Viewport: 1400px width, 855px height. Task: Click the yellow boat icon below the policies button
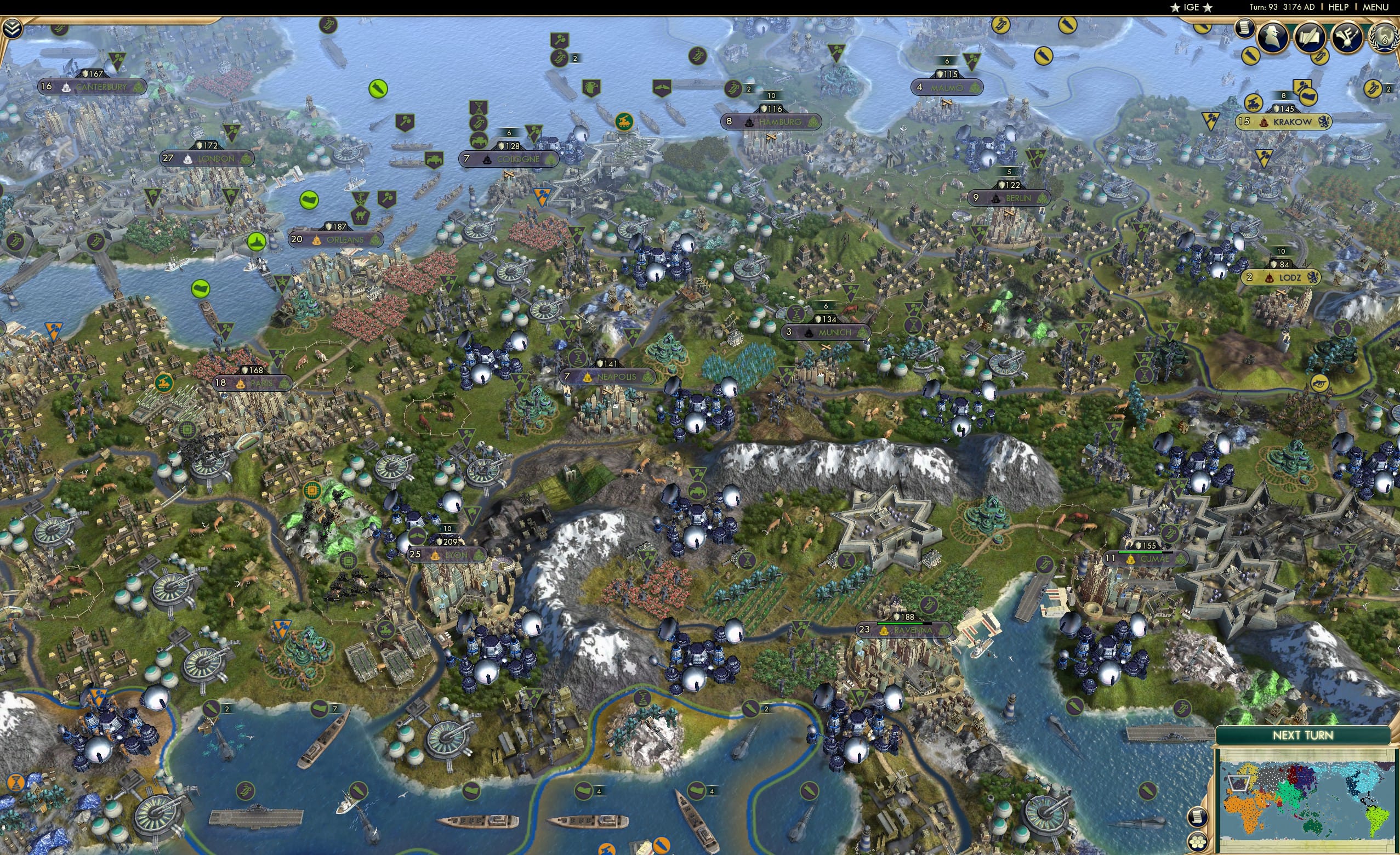[1321, 59]
